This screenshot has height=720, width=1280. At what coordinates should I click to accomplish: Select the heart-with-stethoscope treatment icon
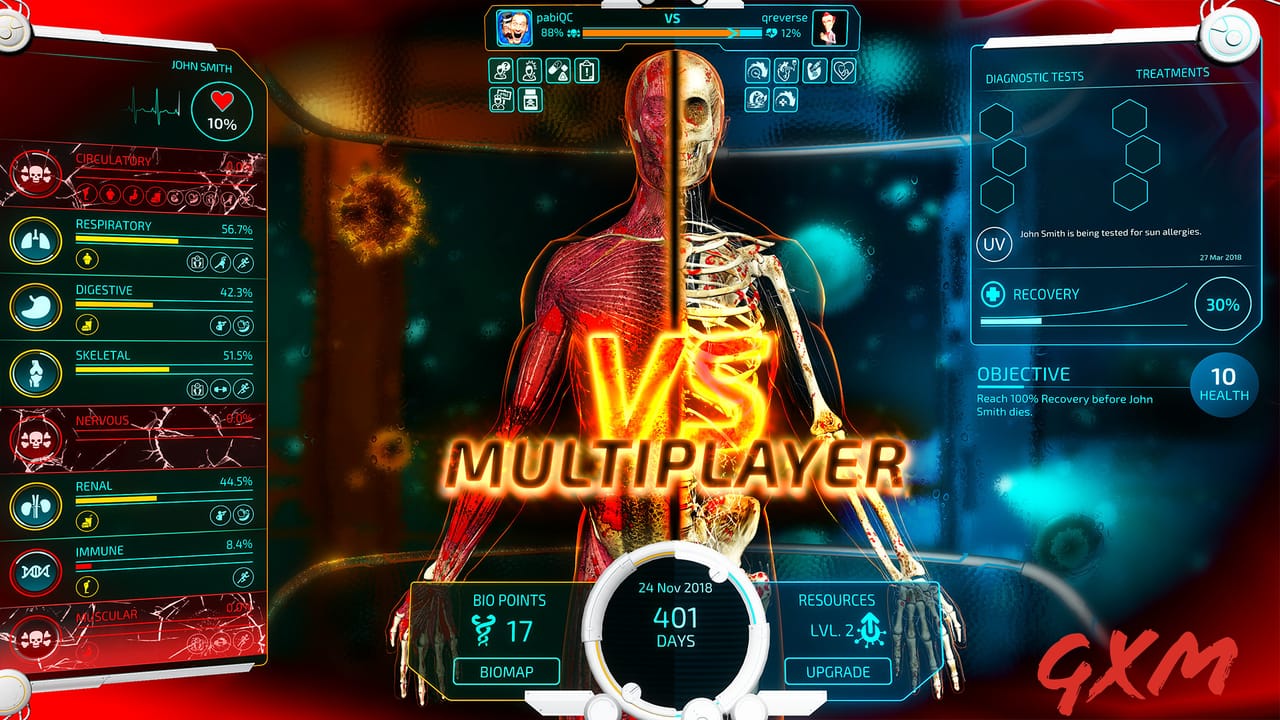click(843, 70)
